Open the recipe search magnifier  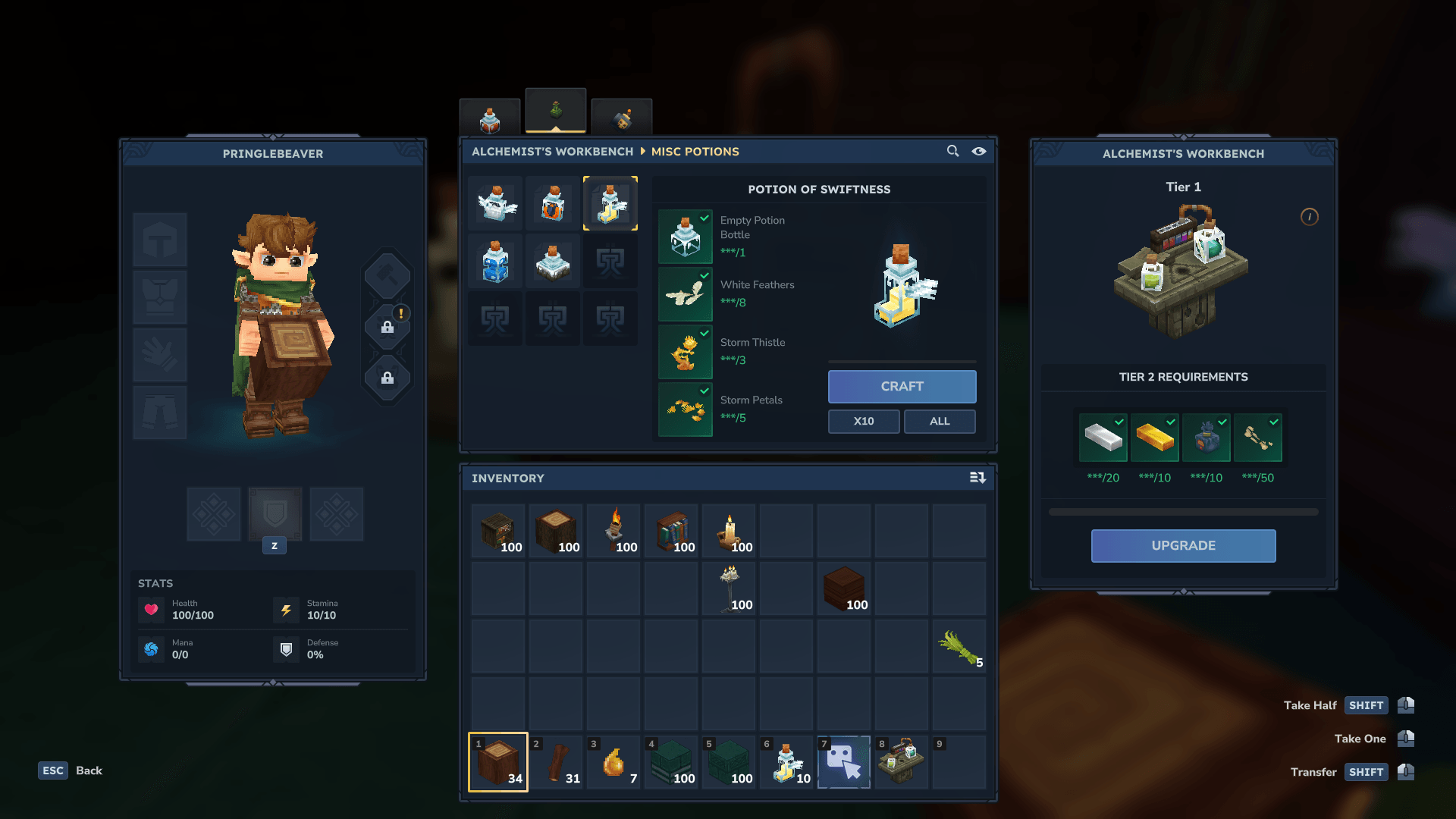pos(952,151)
